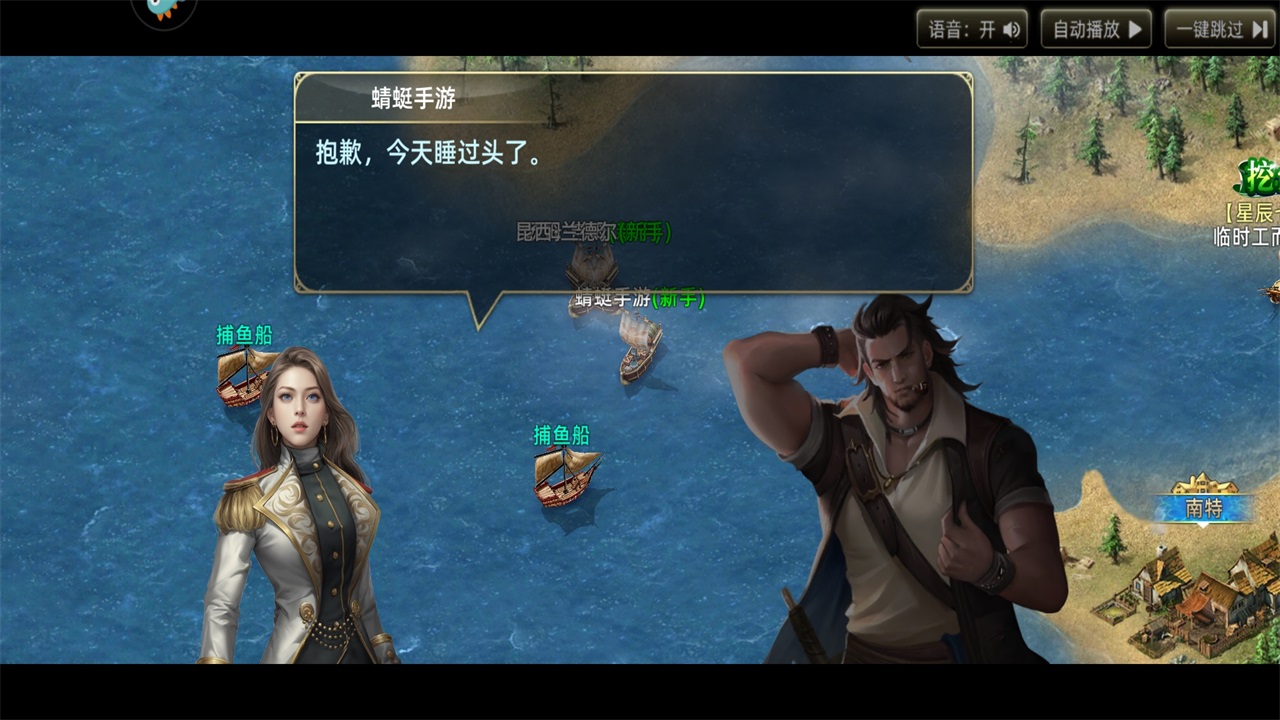Click the skip icon on 一键跳过 button
1280x720 pixels.
click(1259, 29)
